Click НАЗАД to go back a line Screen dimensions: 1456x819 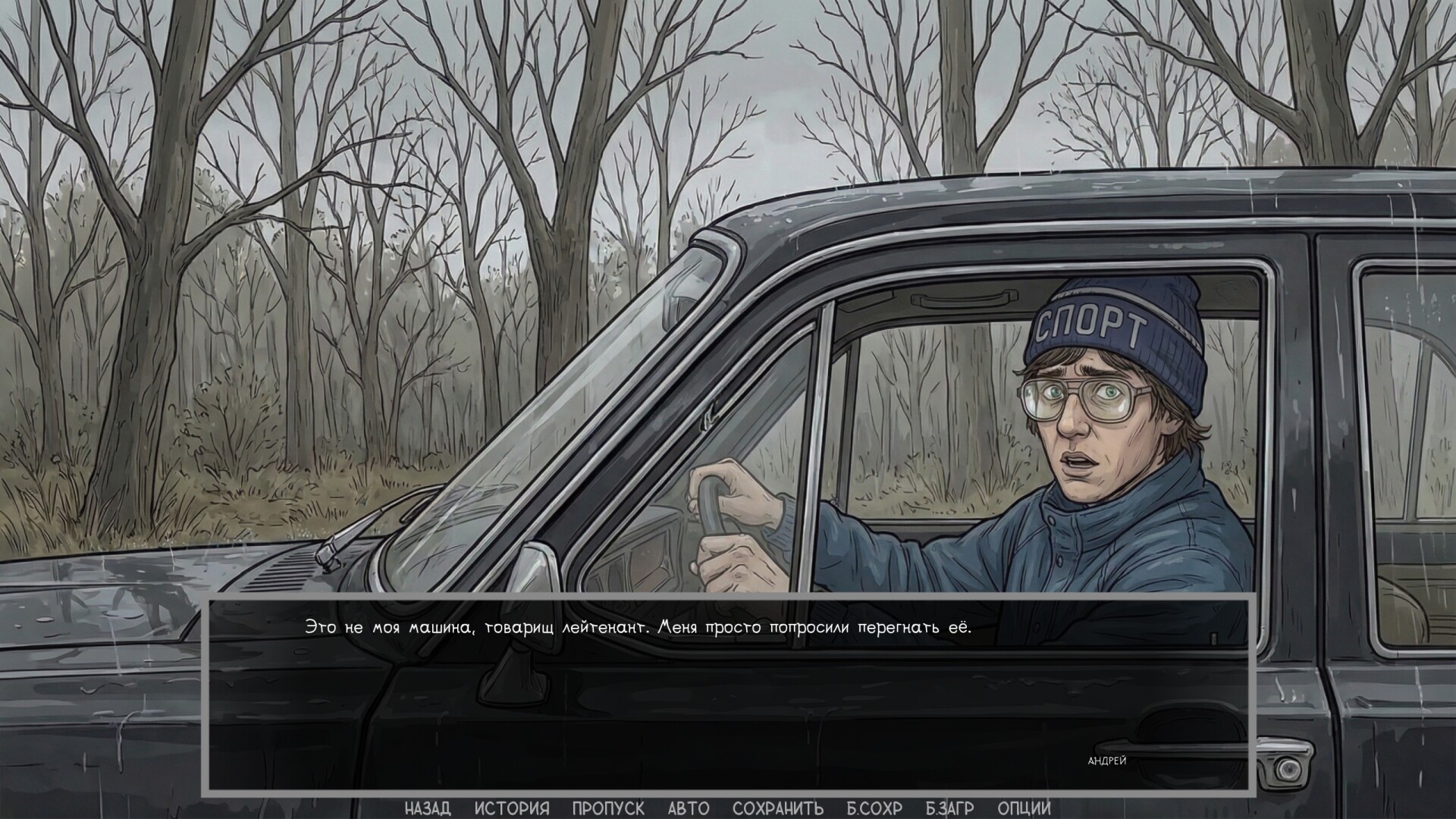(x=427, y=808)
